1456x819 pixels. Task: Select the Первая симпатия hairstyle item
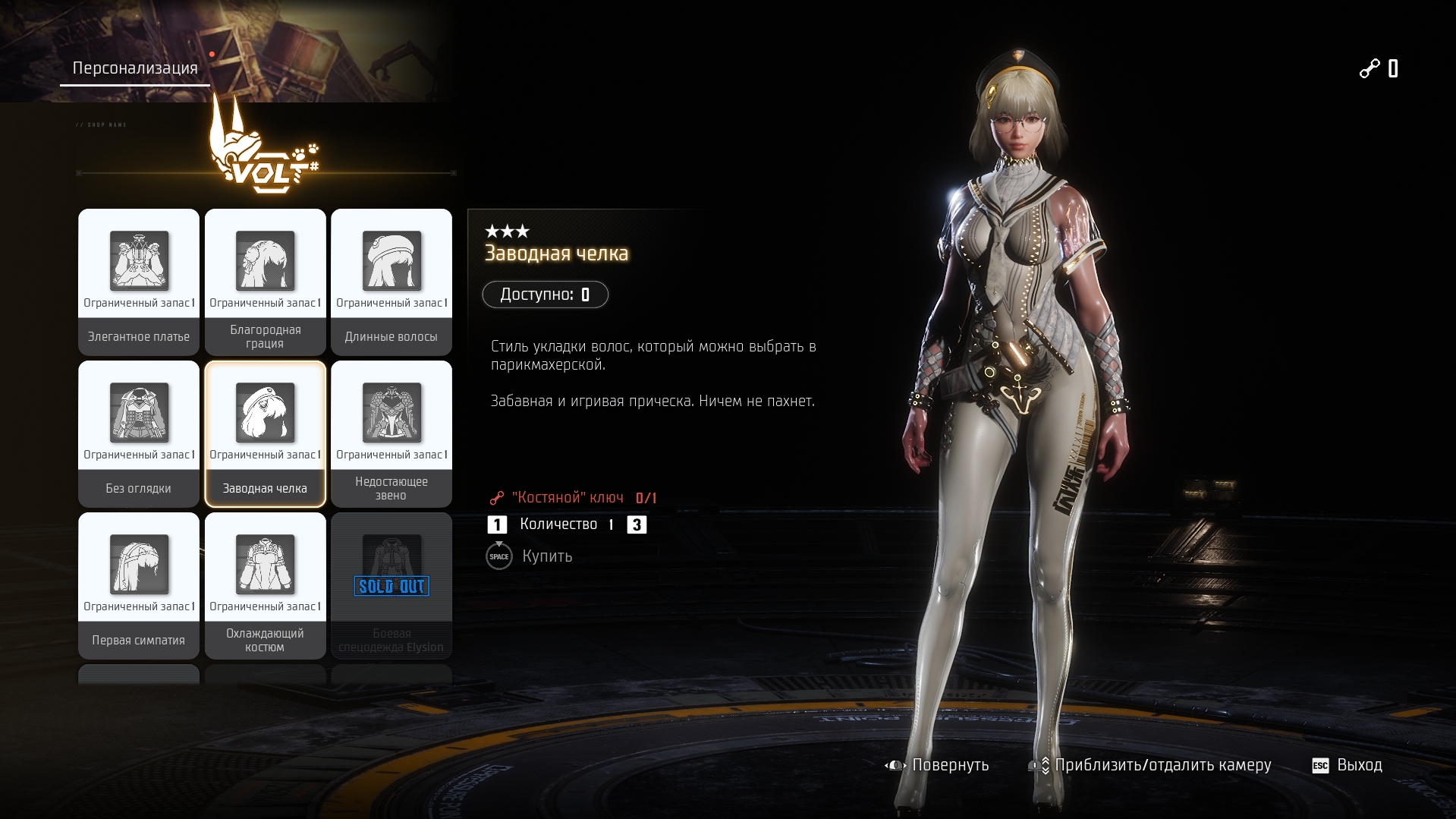click(x=139, y=585)
